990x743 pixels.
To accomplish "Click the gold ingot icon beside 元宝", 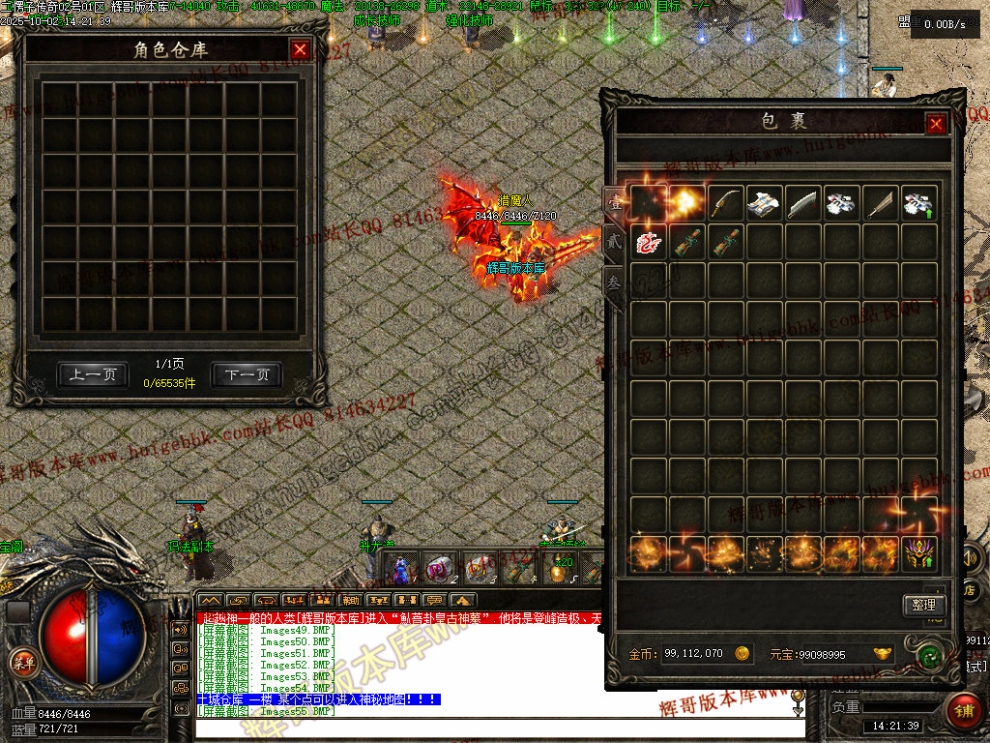I will click(882, 654).
